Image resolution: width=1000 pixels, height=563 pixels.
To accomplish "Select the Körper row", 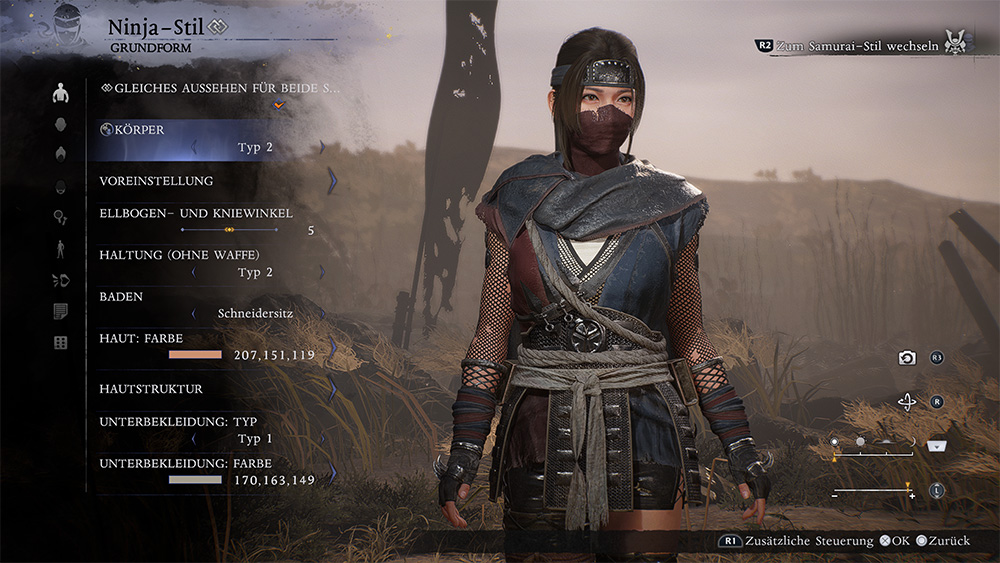I will pyautogui.click(x=210, y=138).
